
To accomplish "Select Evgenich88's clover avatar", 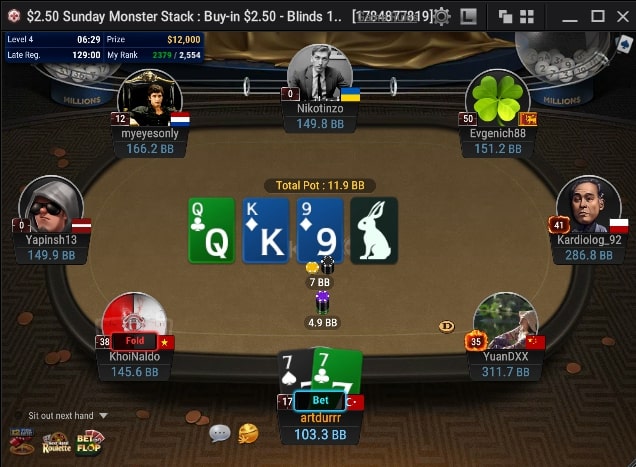I will 498,98.
